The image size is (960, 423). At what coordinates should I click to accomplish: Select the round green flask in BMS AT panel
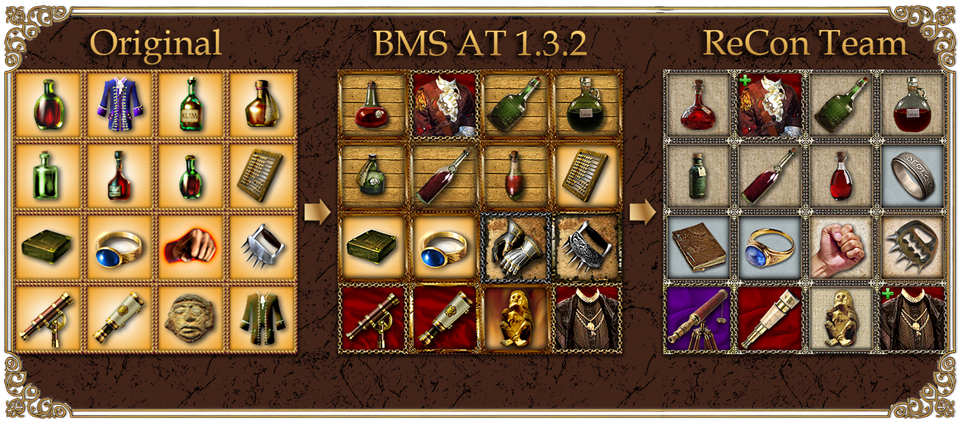click(587, 104)
